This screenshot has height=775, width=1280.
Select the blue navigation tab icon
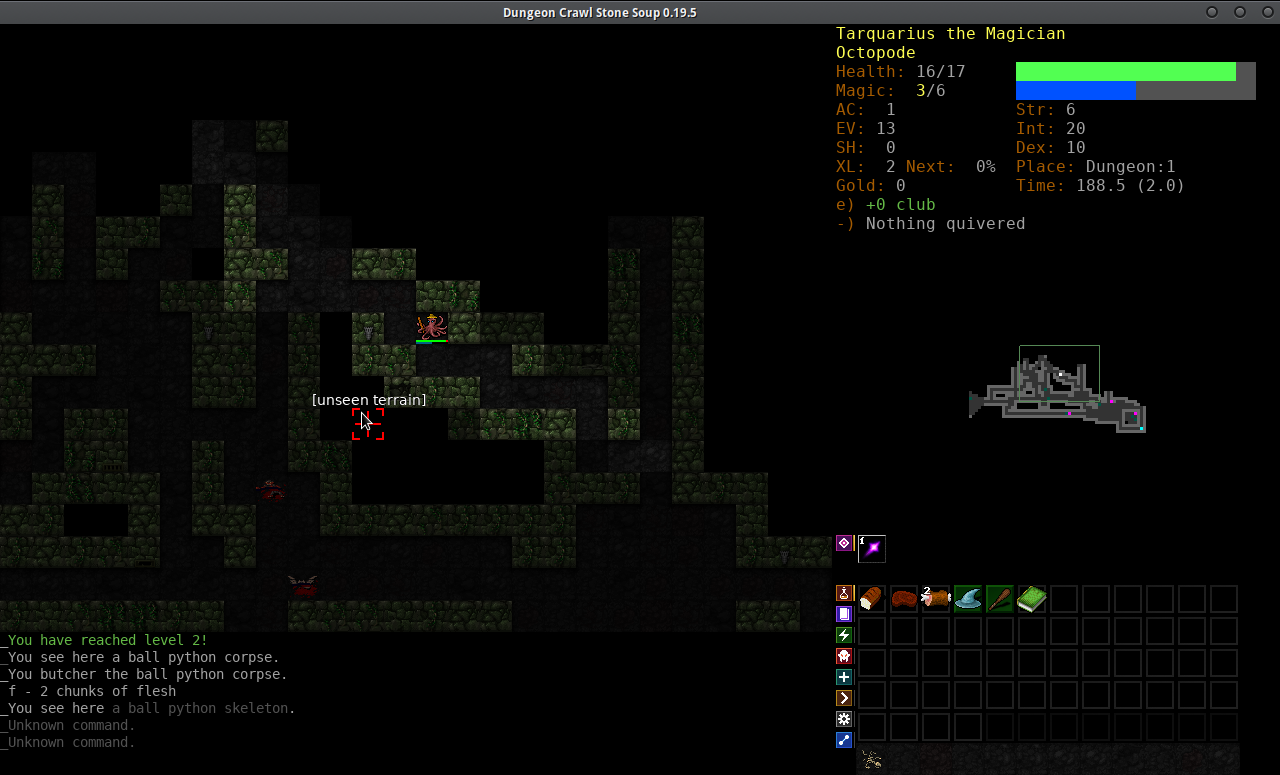click(x=844, y=740)
